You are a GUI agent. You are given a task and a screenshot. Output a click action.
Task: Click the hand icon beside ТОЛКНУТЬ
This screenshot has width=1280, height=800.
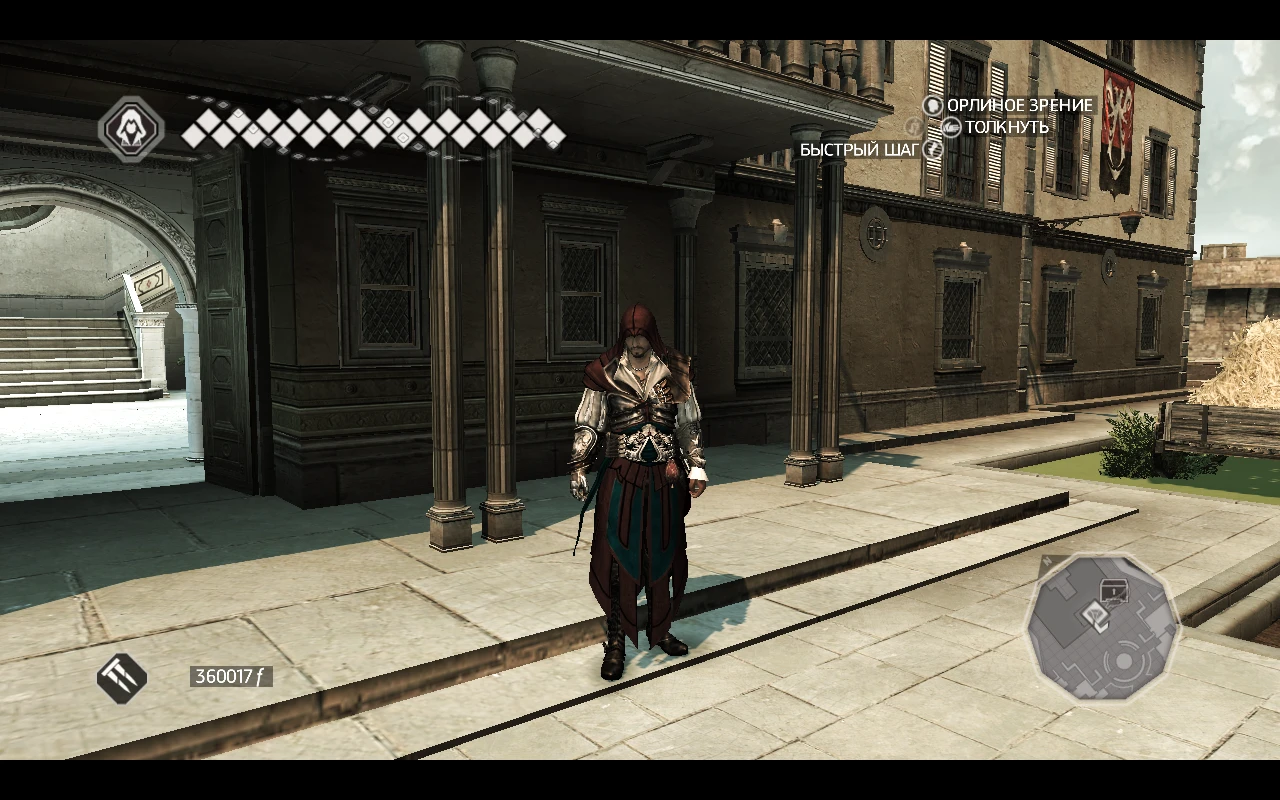click(x=951, y=128)
